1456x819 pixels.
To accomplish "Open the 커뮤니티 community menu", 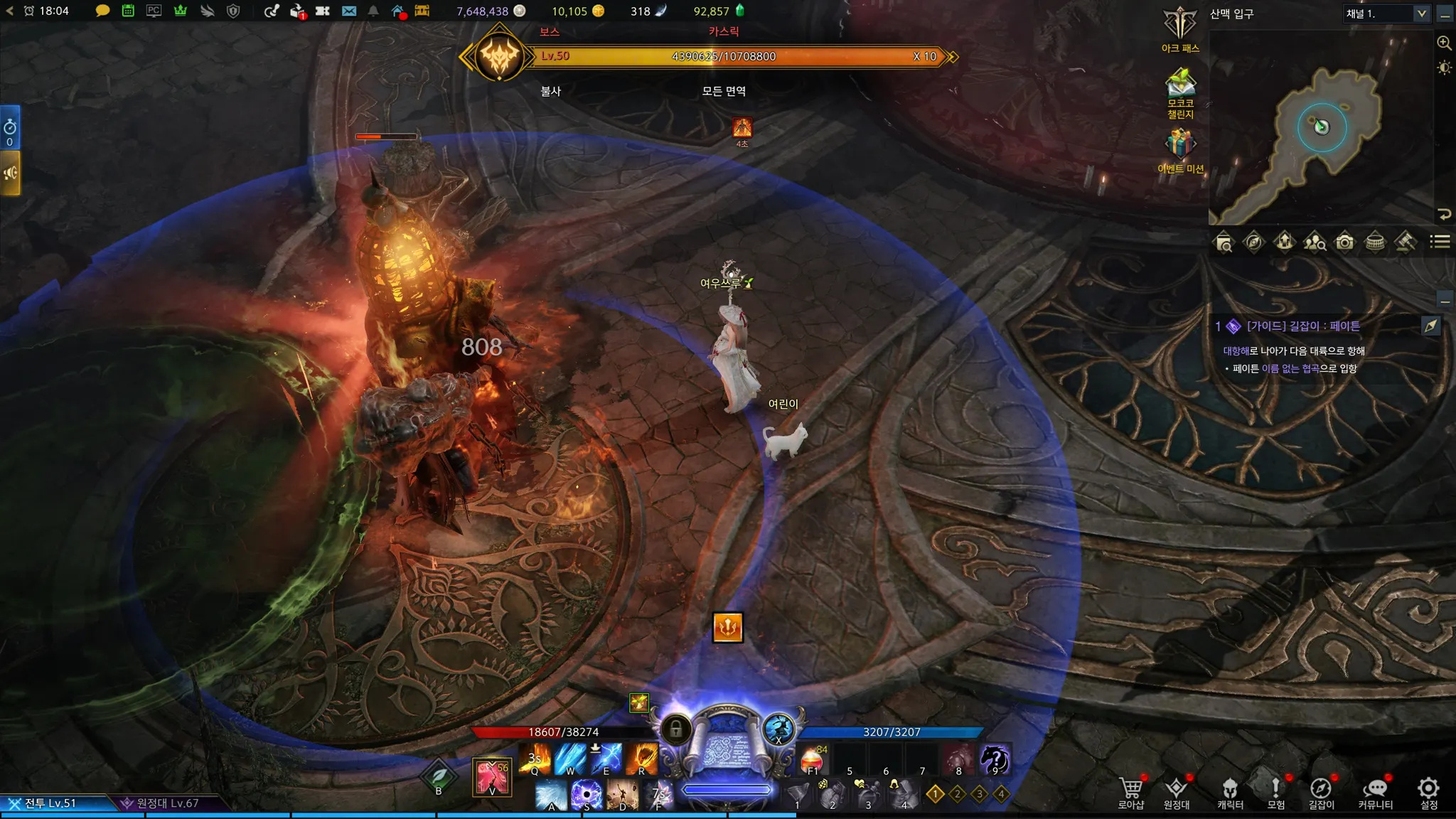I will point(1375,792).
